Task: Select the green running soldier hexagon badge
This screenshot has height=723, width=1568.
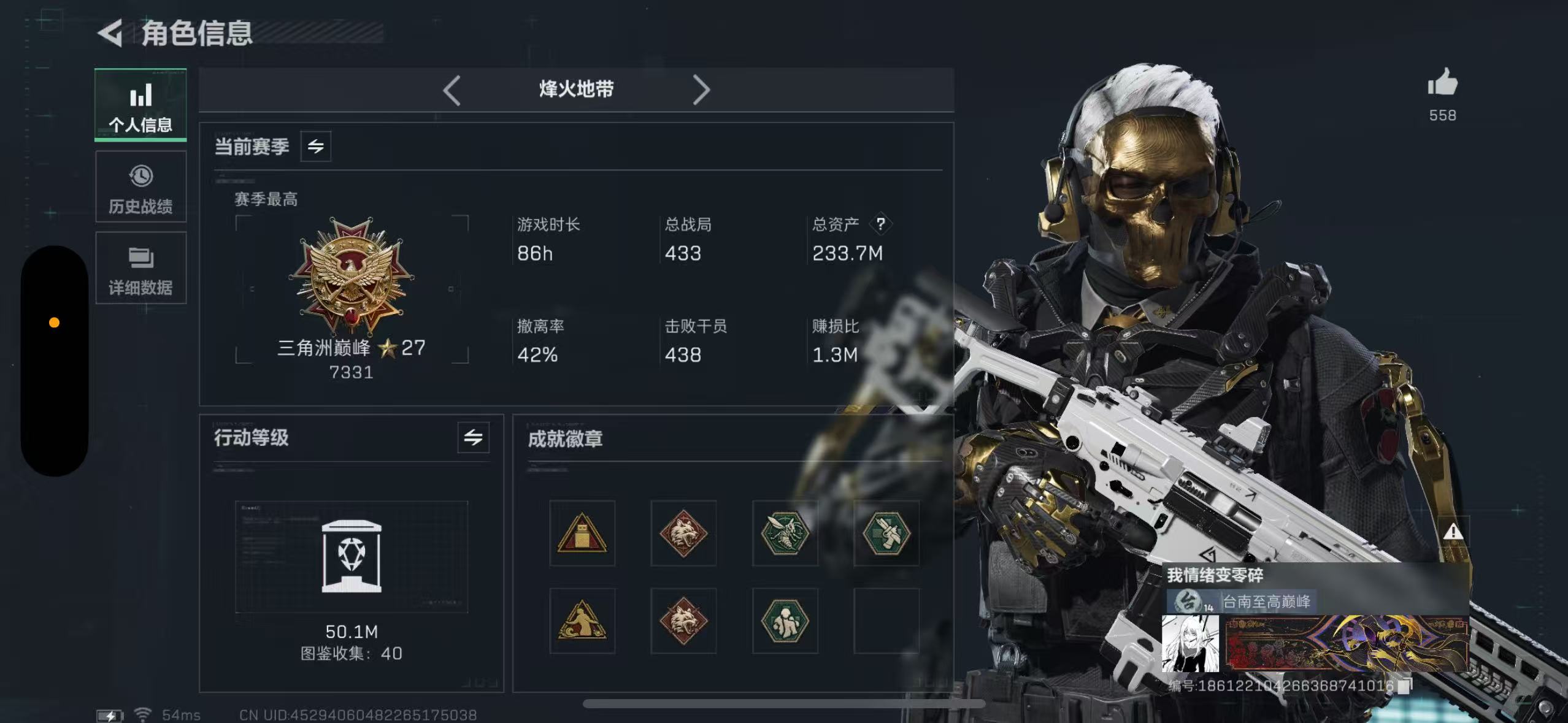Action: pyautogui.click(x=785, y=621)
